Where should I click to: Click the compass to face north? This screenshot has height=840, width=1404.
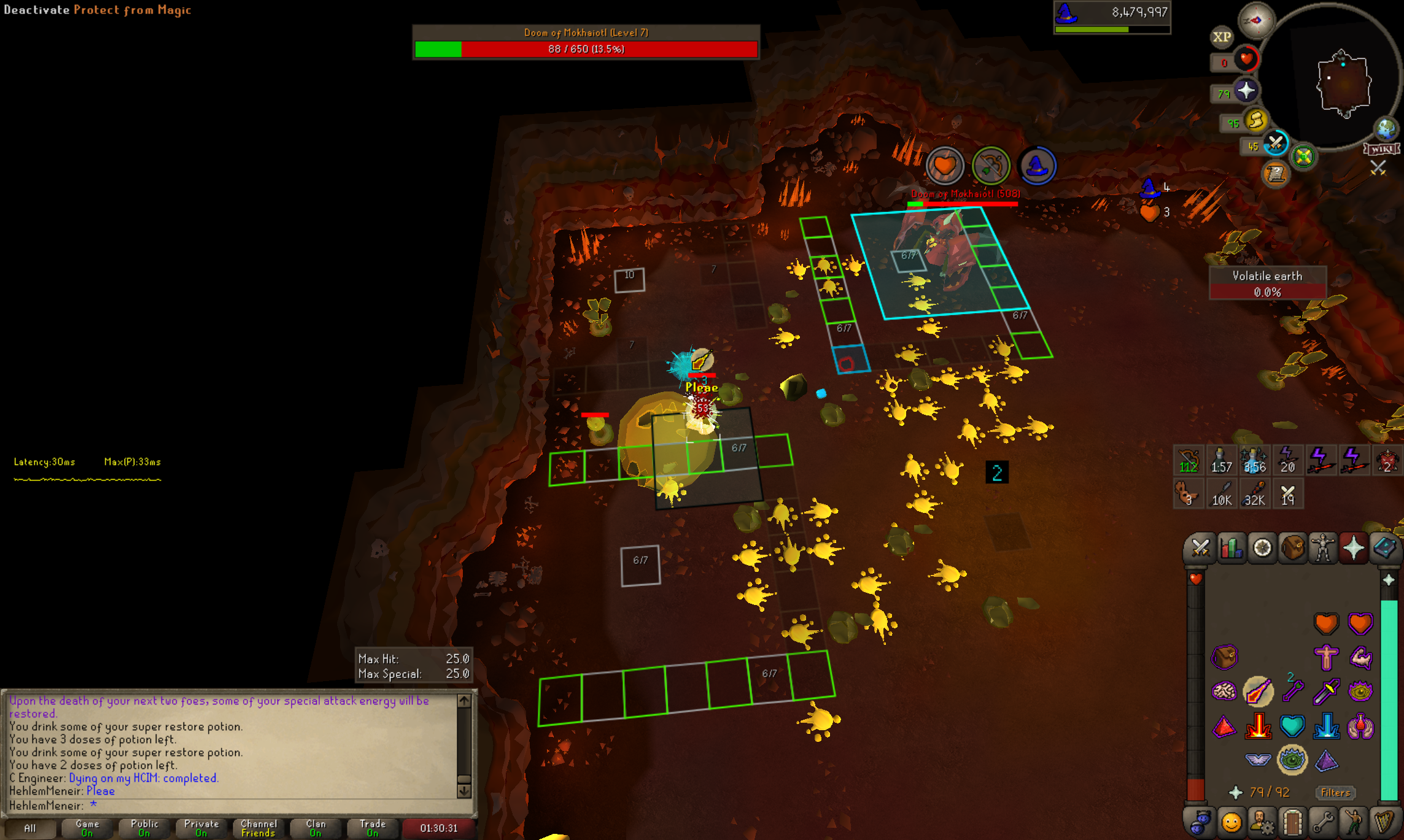click(x=1256, y=20)
